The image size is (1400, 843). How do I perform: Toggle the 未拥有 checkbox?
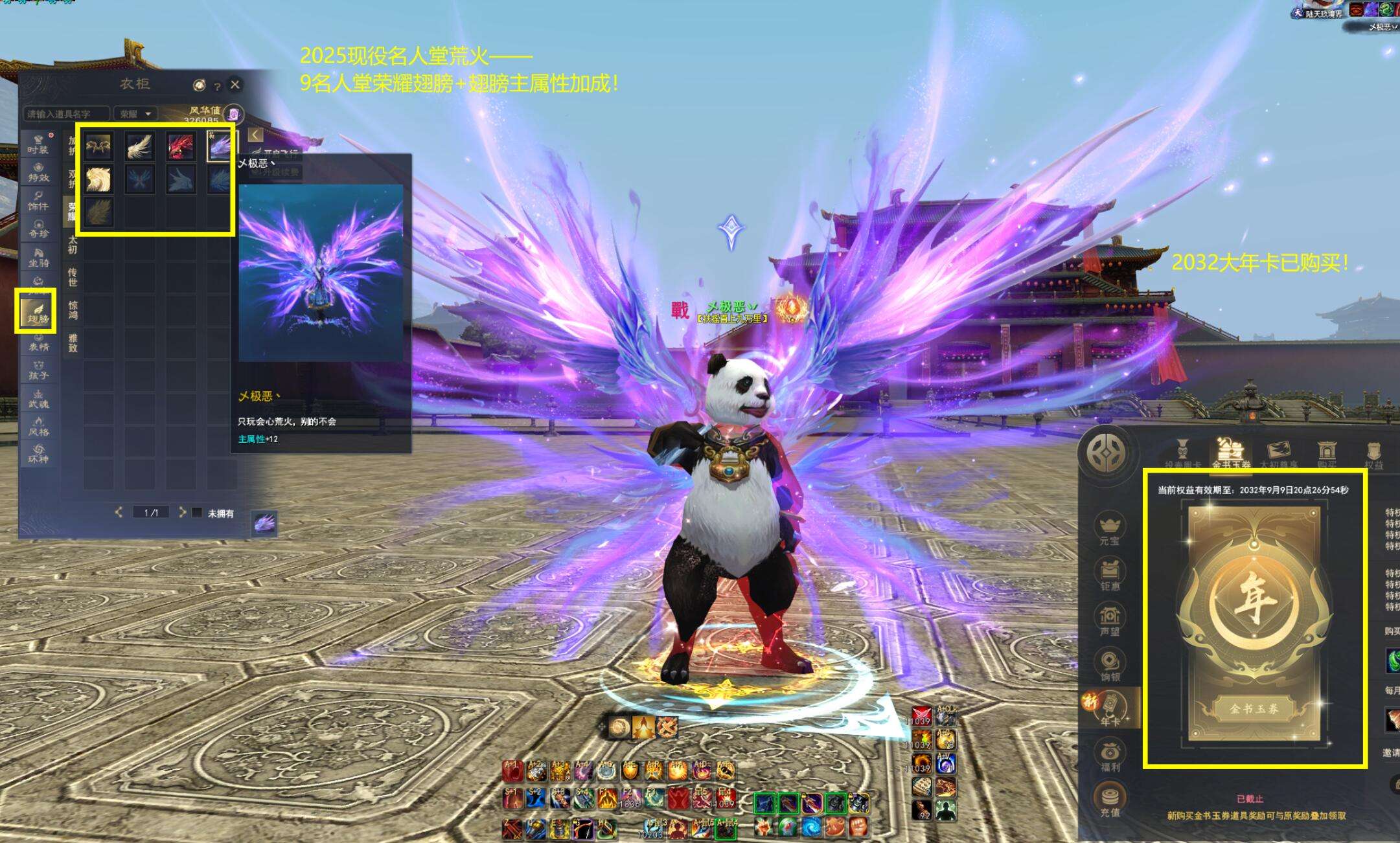point(197,513)
